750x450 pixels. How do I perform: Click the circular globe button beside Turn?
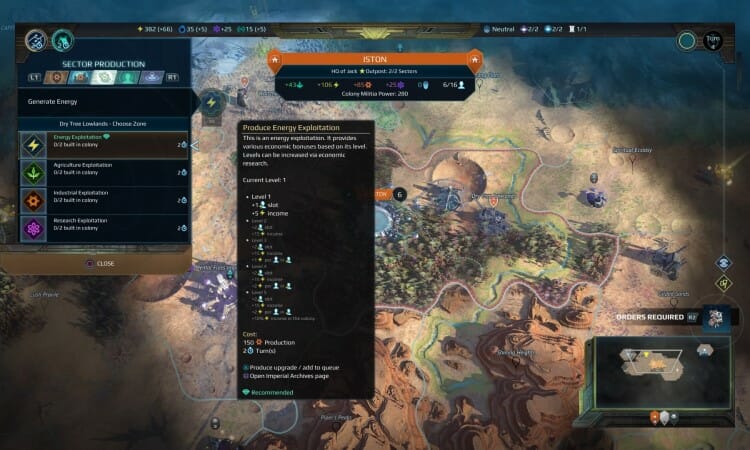[x=687, y=41]
